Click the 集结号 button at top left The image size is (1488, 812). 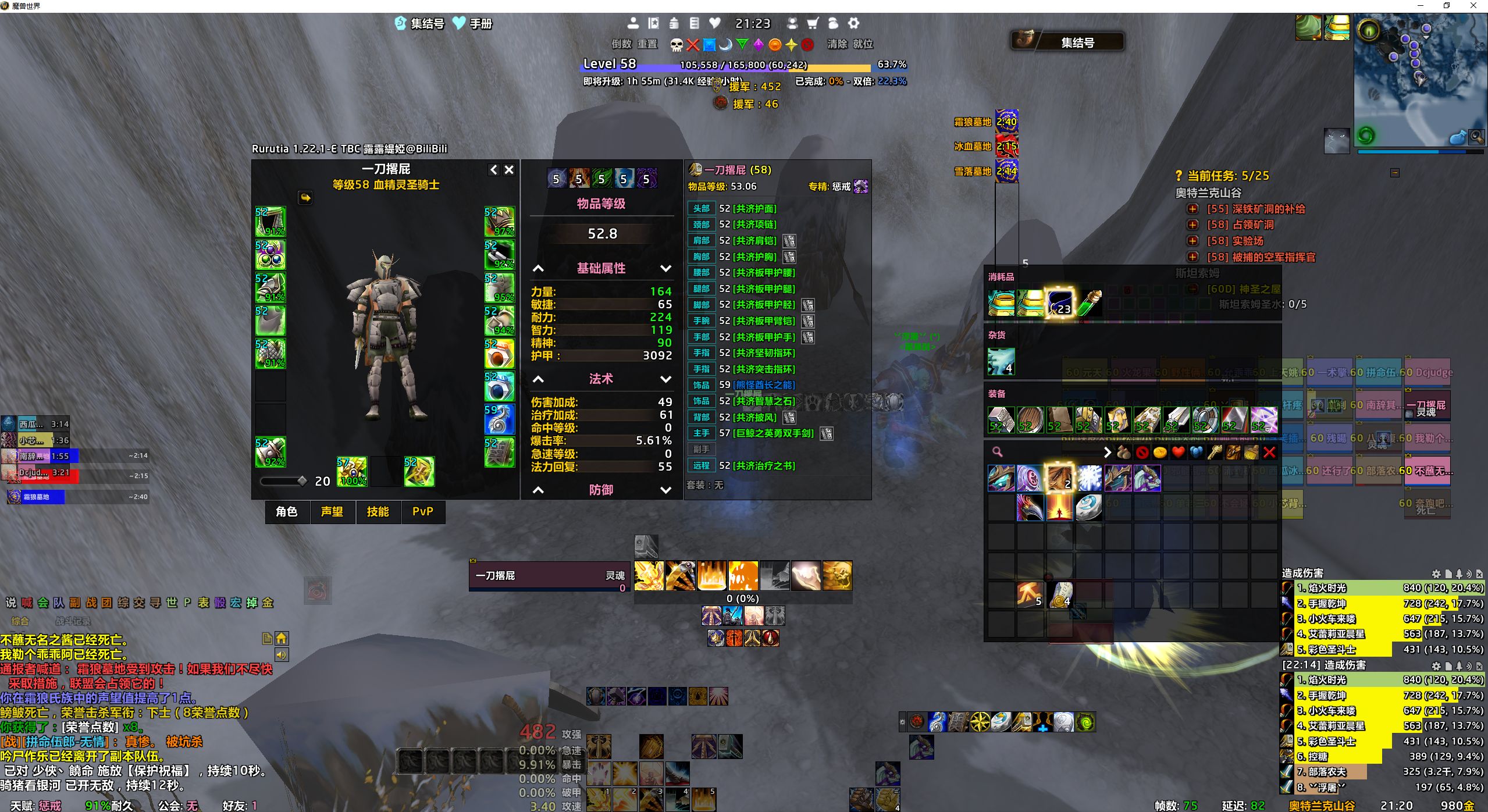(x=420, y=24)
